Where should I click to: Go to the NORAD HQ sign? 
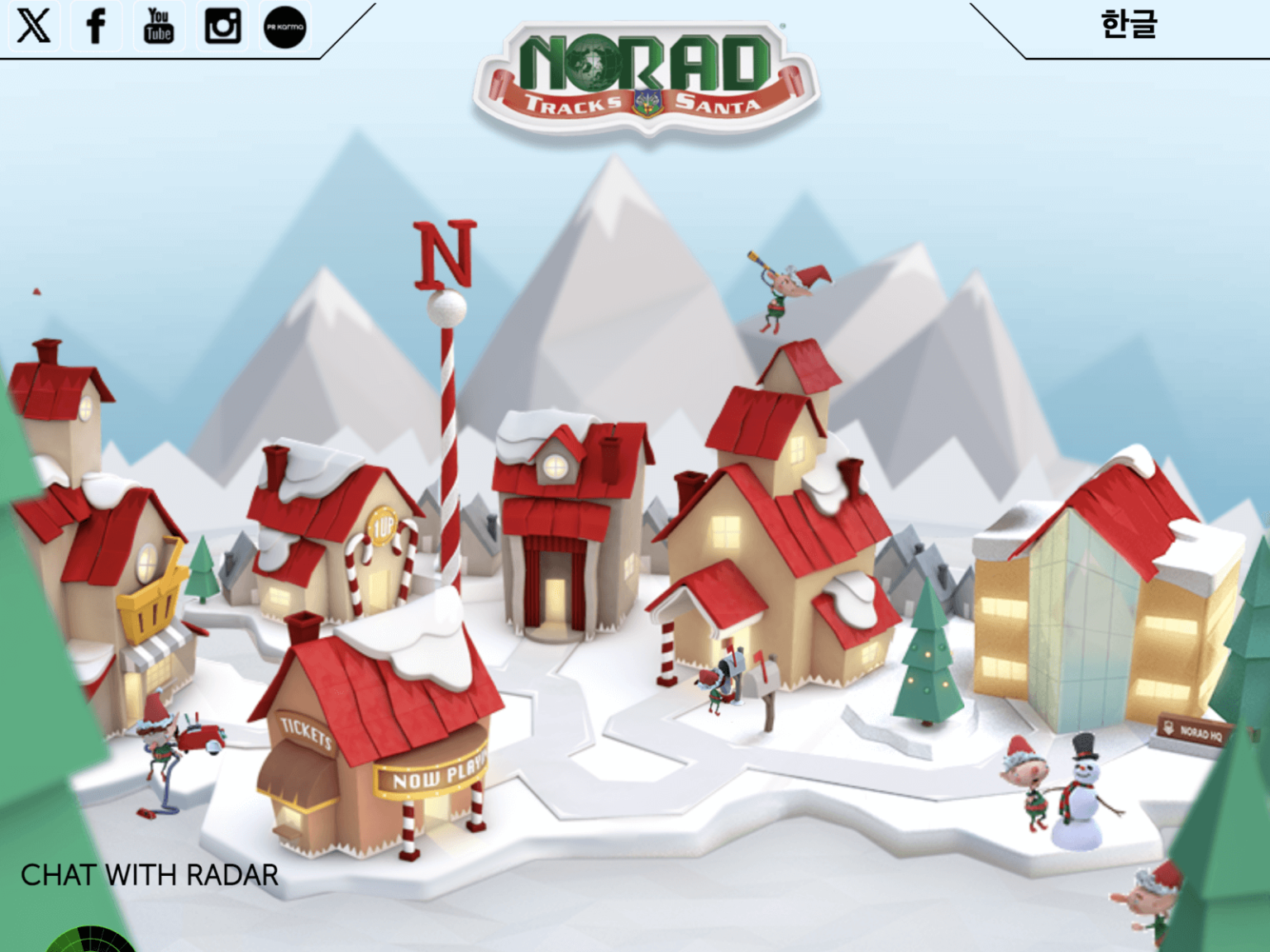(x=1197, y=731)
